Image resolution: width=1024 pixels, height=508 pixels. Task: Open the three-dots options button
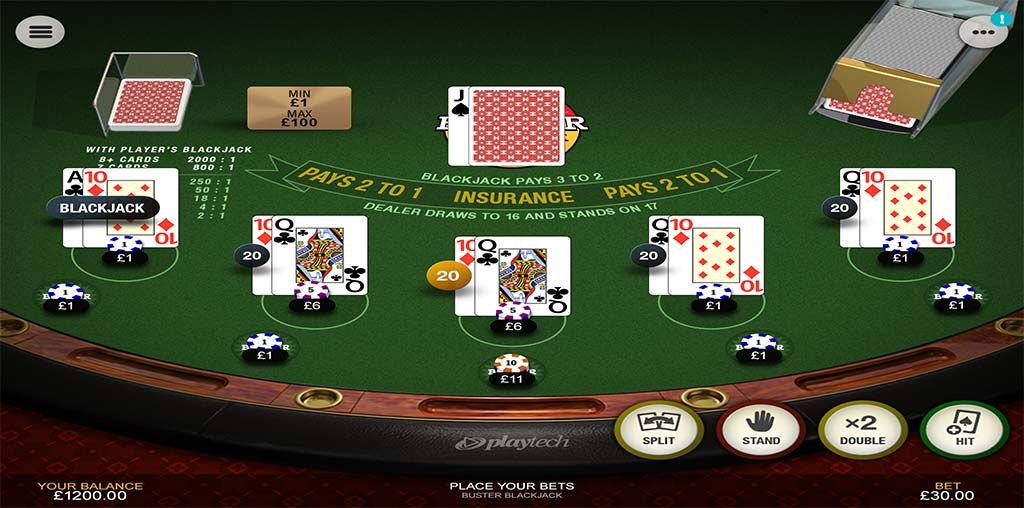pyautogui.click(x=981, y=32)
